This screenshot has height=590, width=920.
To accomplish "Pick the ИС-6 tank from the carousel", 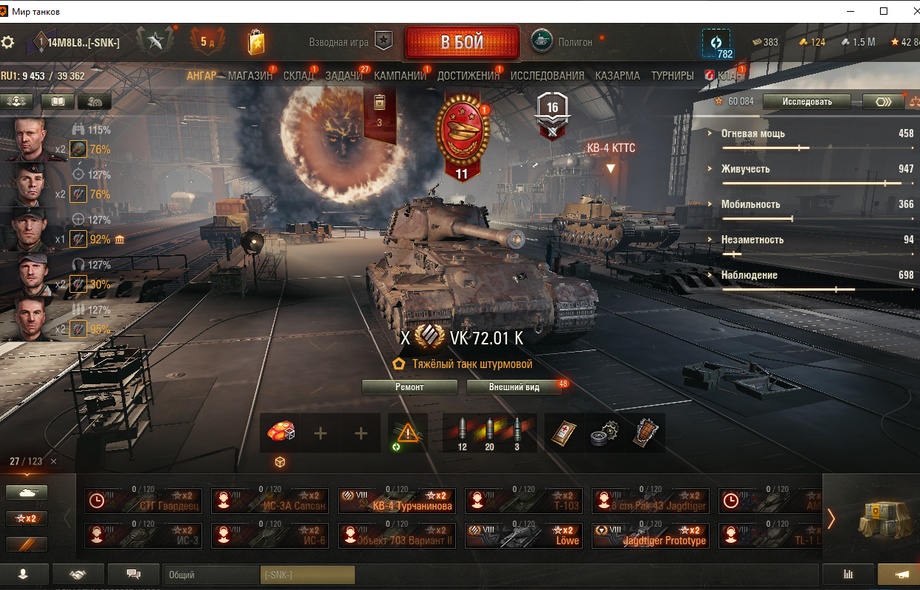I will coord(271,536).
